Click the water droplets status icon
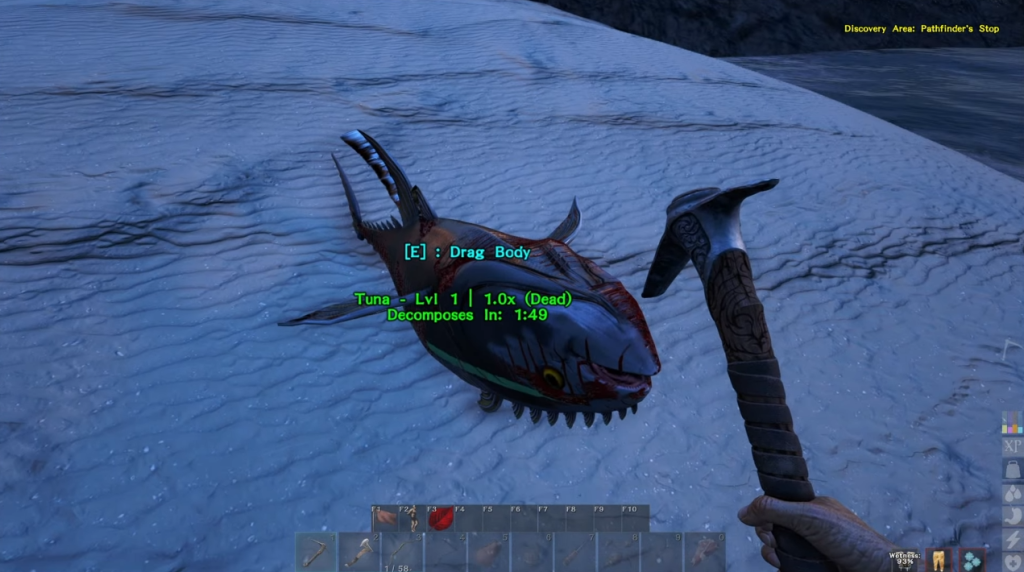The image size is (1024, 572). (1012, 494)
